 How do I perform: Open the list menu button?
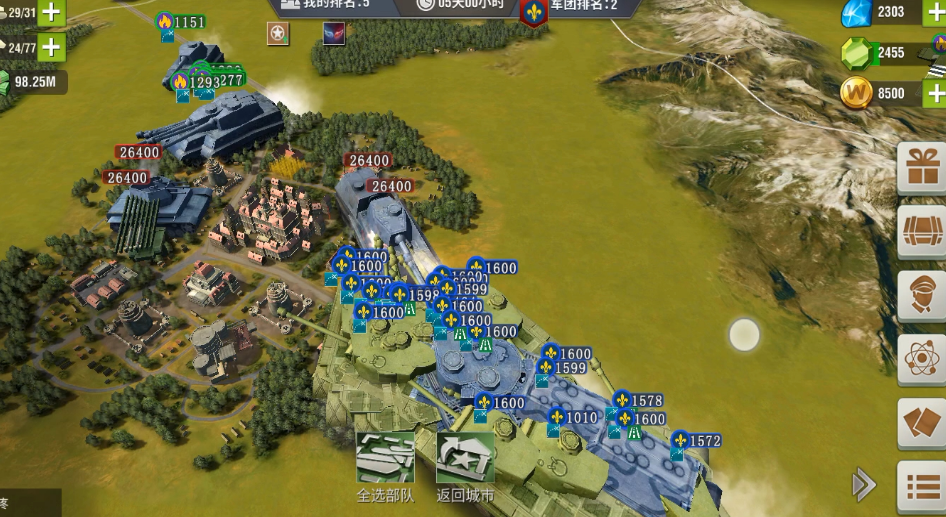pos(921,486)
